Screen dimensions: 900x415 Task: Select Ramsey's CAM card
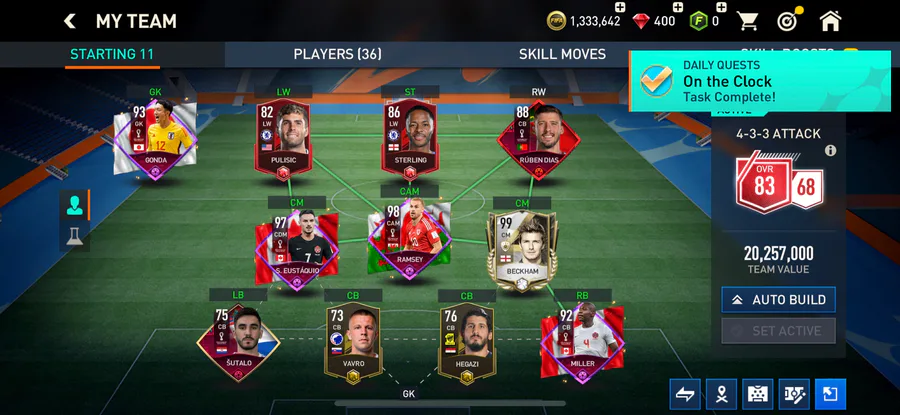410,238
